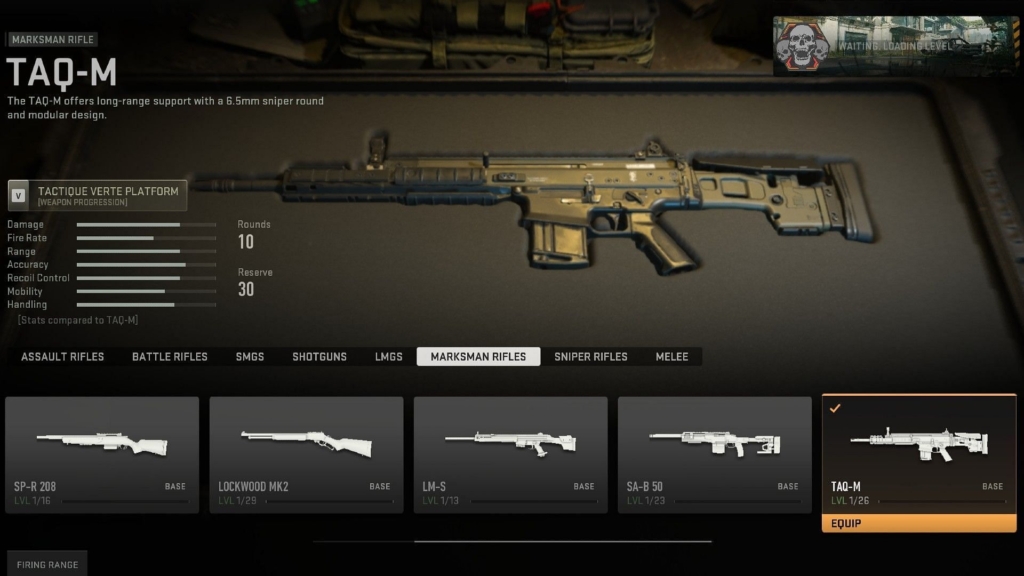The height and width of the screenshot is (576, 1024).
Task: Show the Shotguns category
Action: (319, 357)
